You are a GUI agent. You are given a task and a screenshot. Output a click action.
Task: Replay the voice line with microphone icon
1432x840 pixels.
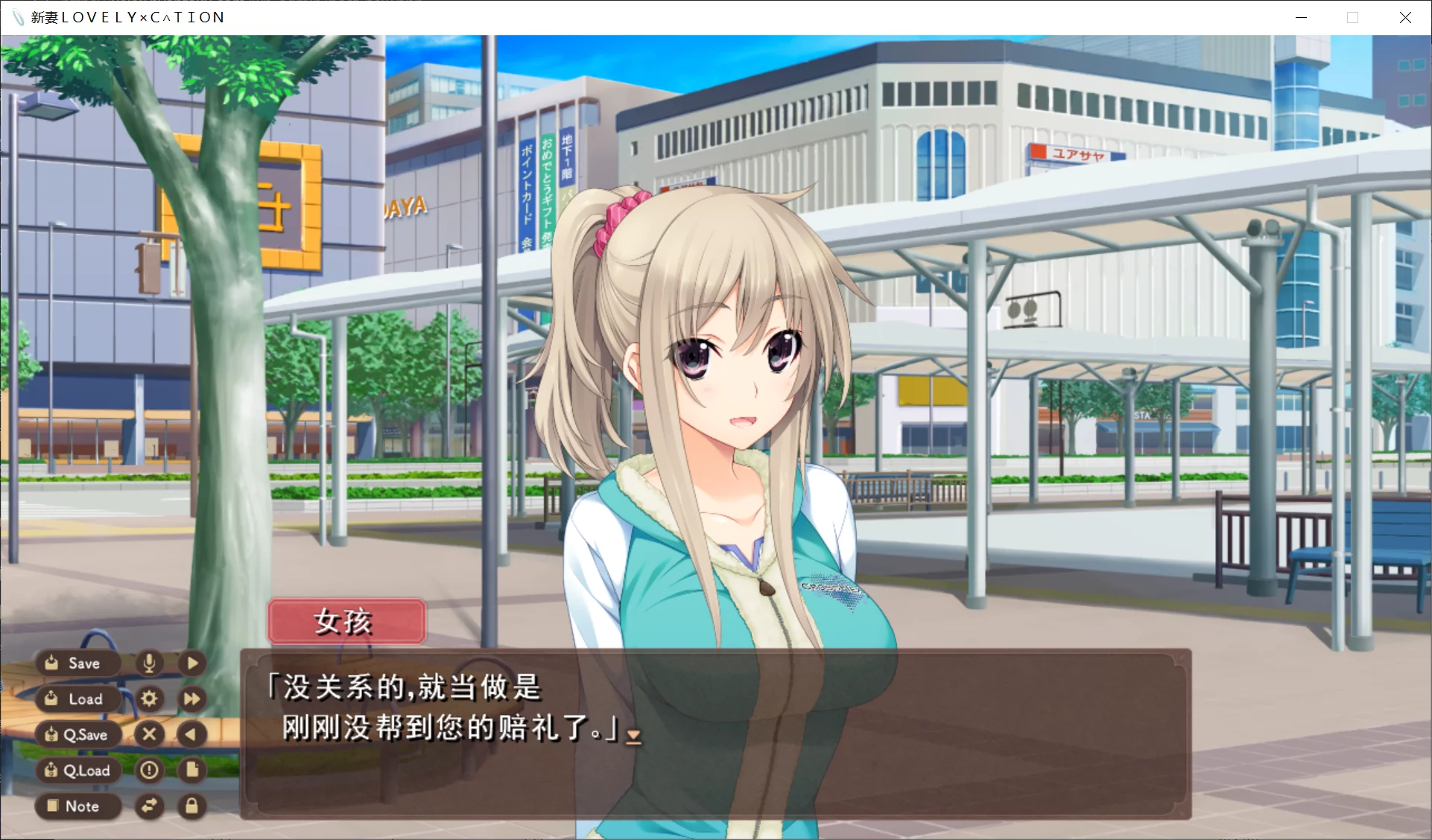[149, 663]
